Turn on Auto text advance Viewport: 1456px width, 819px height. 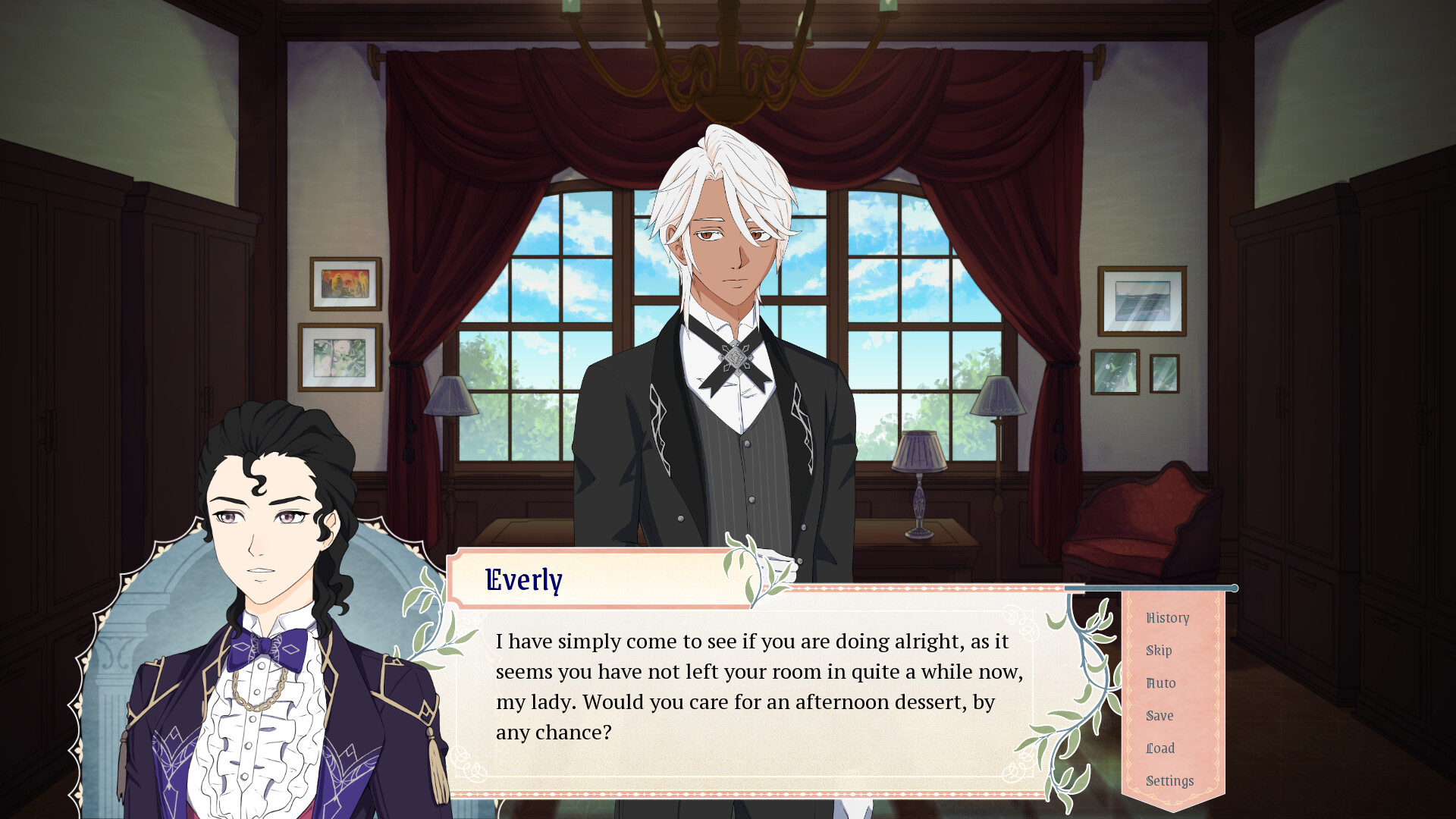click(x=1160, y=683)
